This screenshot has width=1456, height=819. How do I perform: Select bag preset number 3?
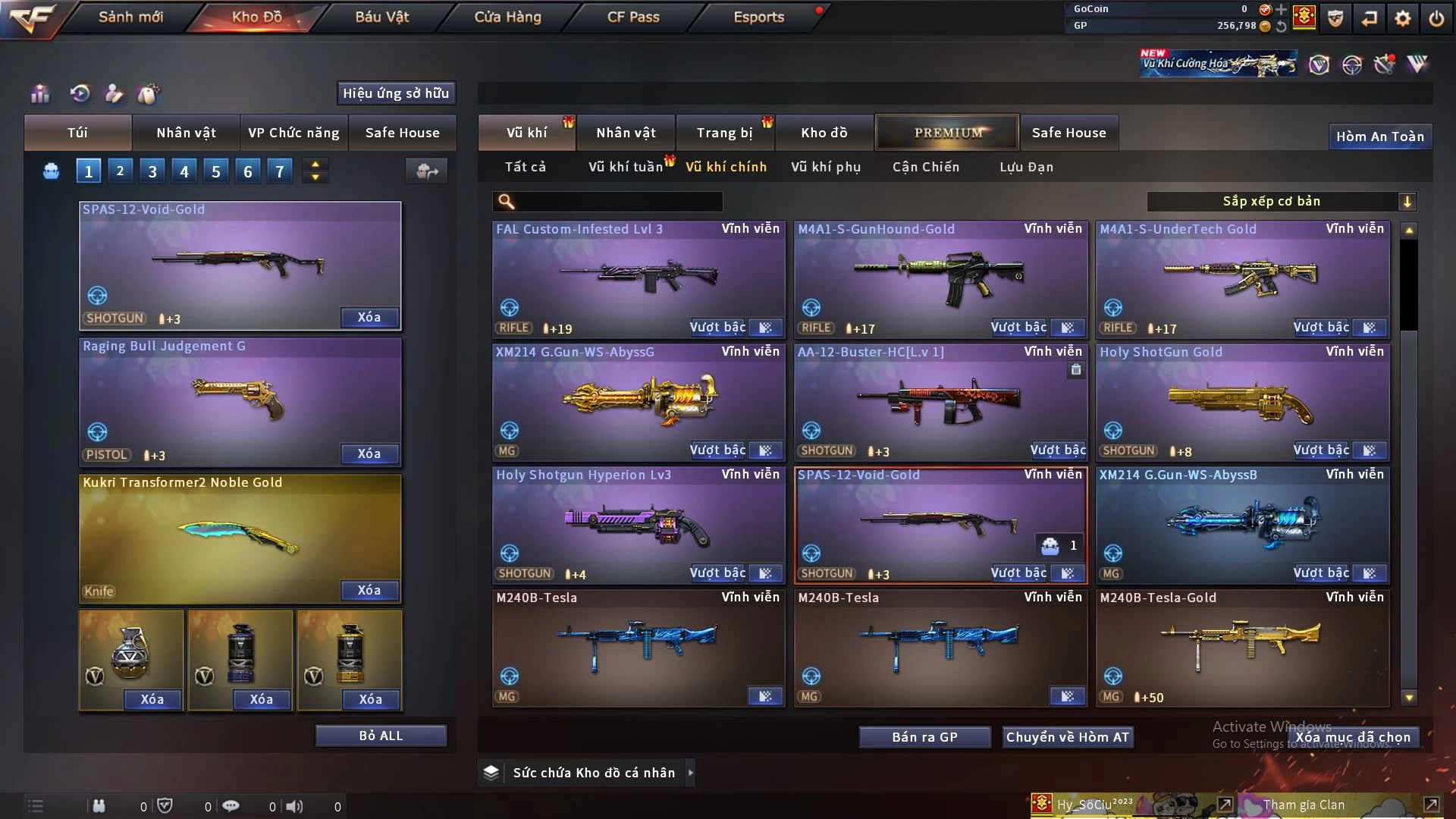coord(152,171)
